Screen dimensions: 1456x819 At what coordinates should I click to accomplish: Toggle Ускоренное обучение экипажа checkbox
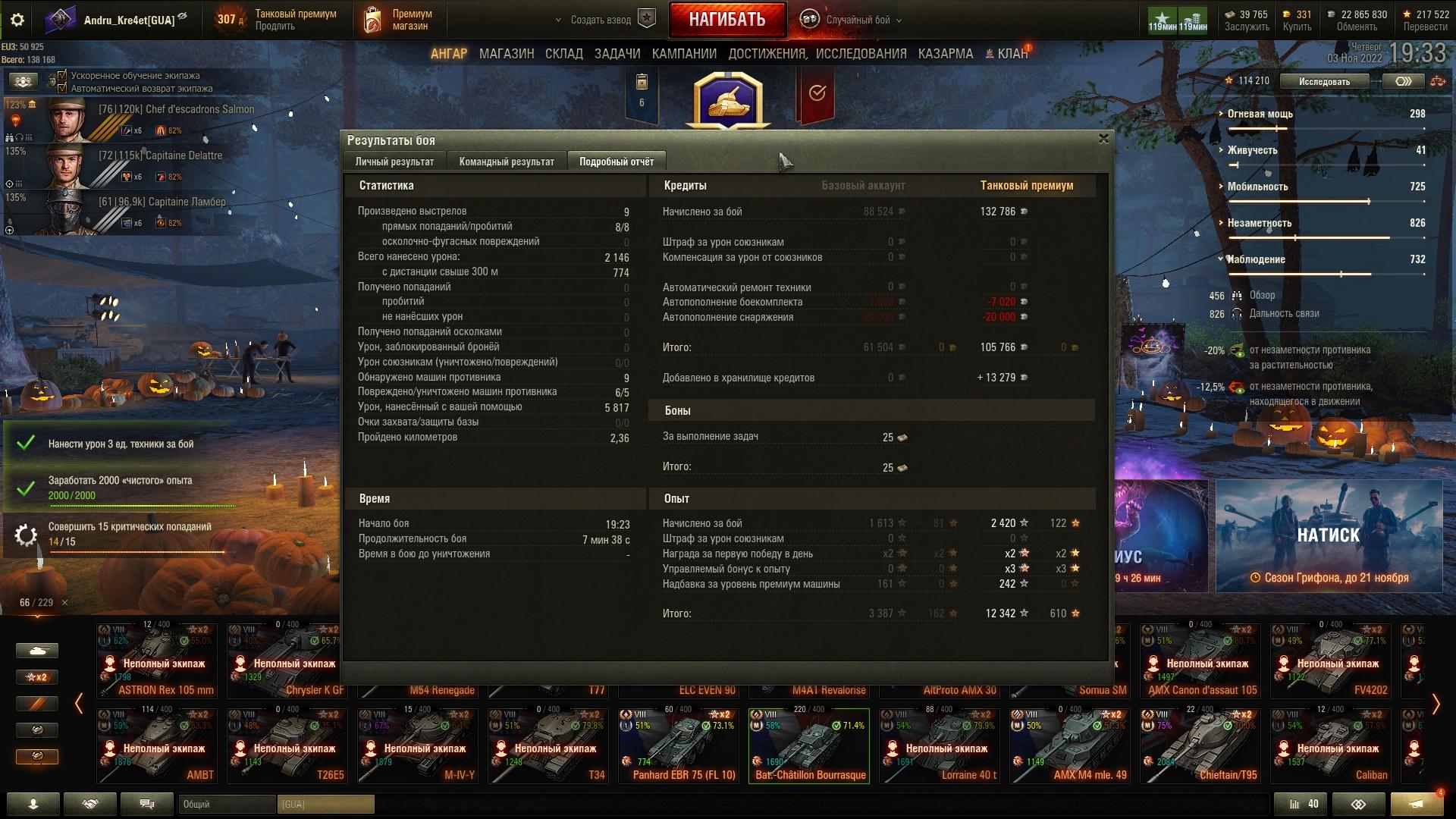click(x=63, y=76)
